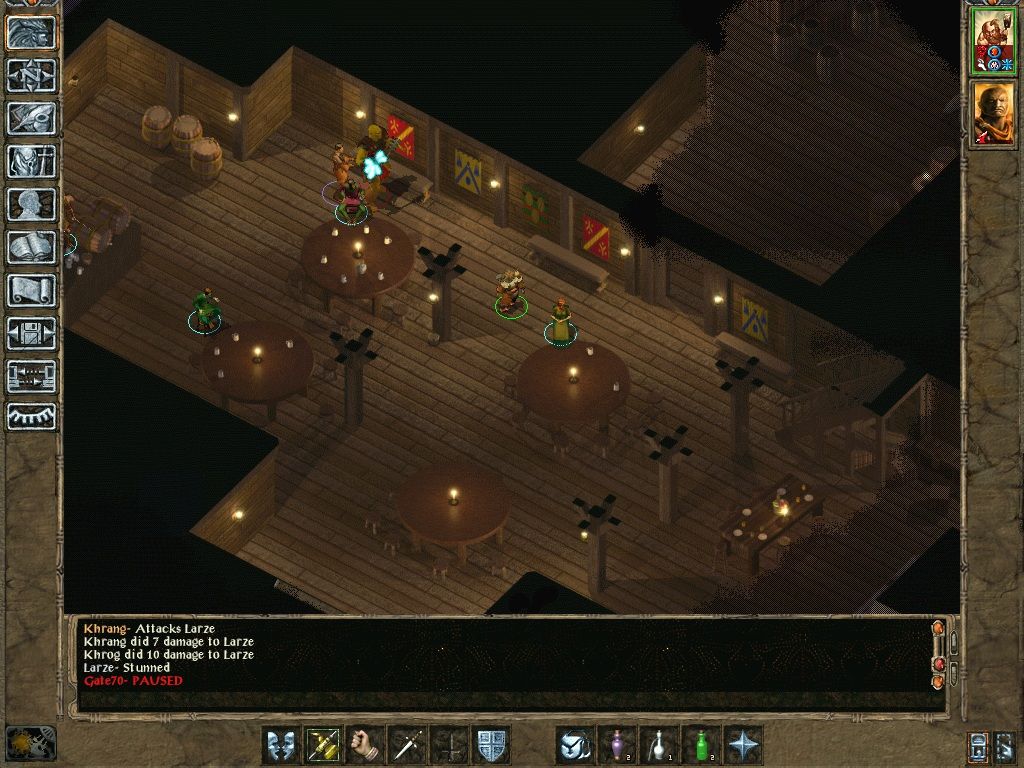The image size is (1024, 768).
Task: Open the priest scroll button
Action: click(x=31, y=290)
